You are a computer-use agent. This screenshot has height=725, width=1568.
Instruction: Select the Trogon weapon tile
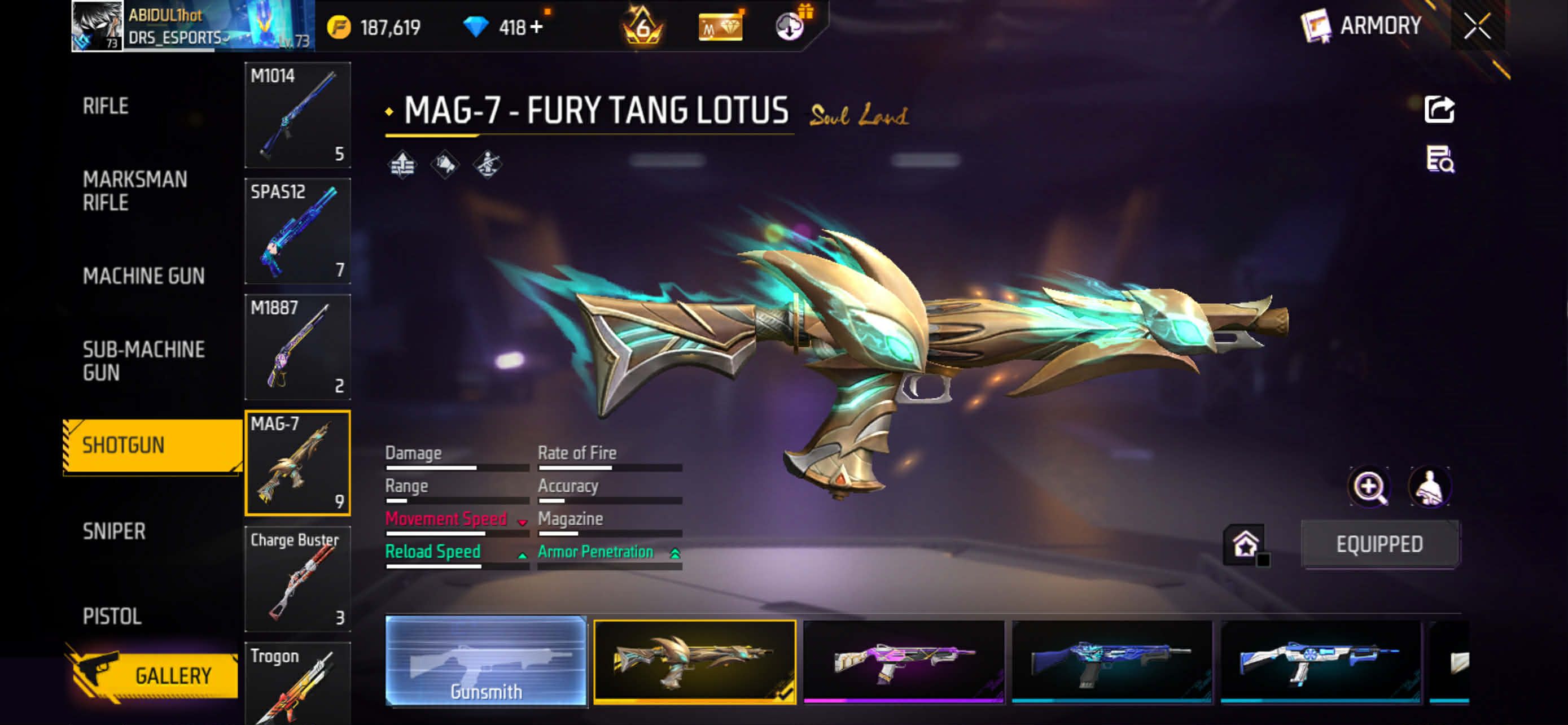[x=297, y=685]
